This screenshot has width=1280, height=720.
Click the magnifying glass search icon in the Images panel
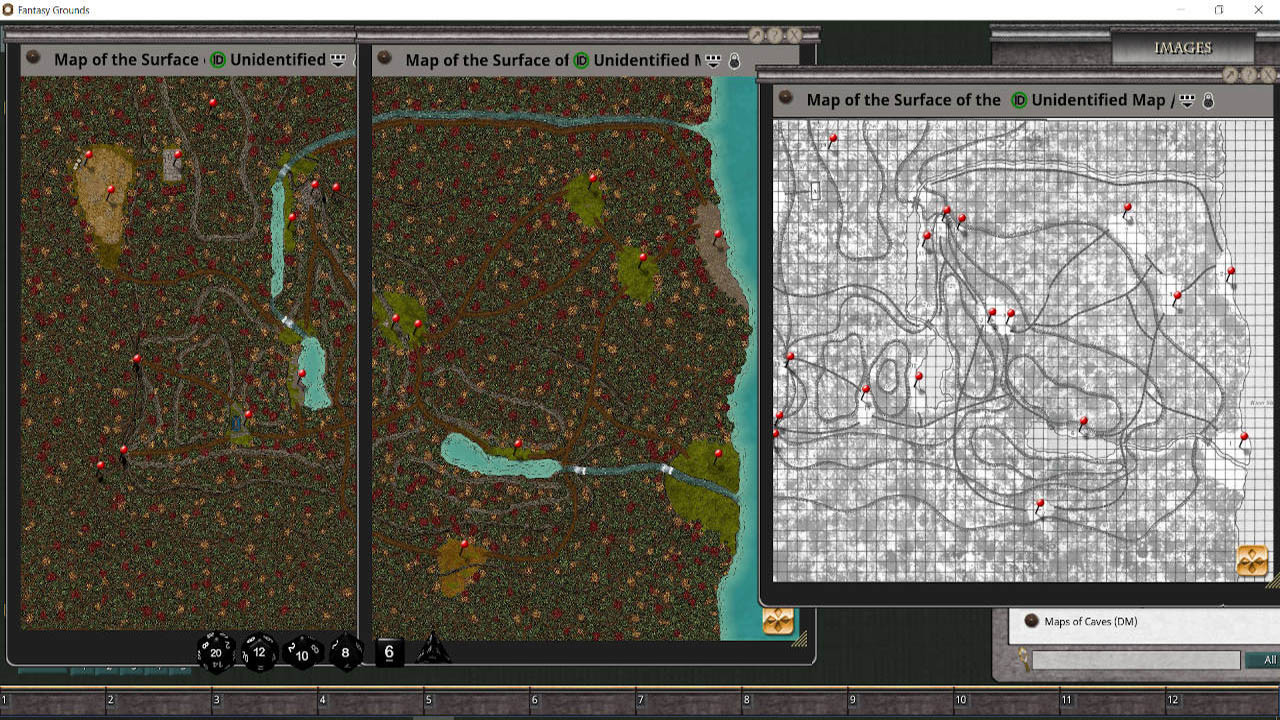pos(1022,660)
